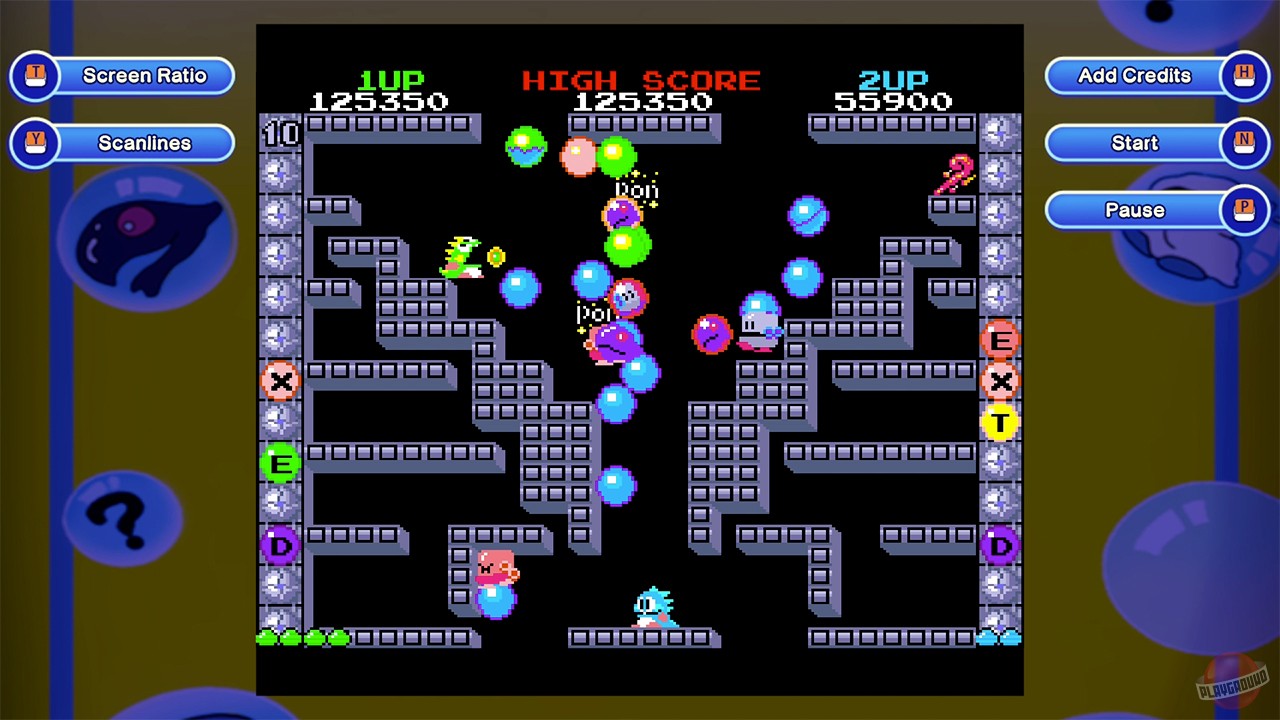Click the 1UP score header

[391, 81]
